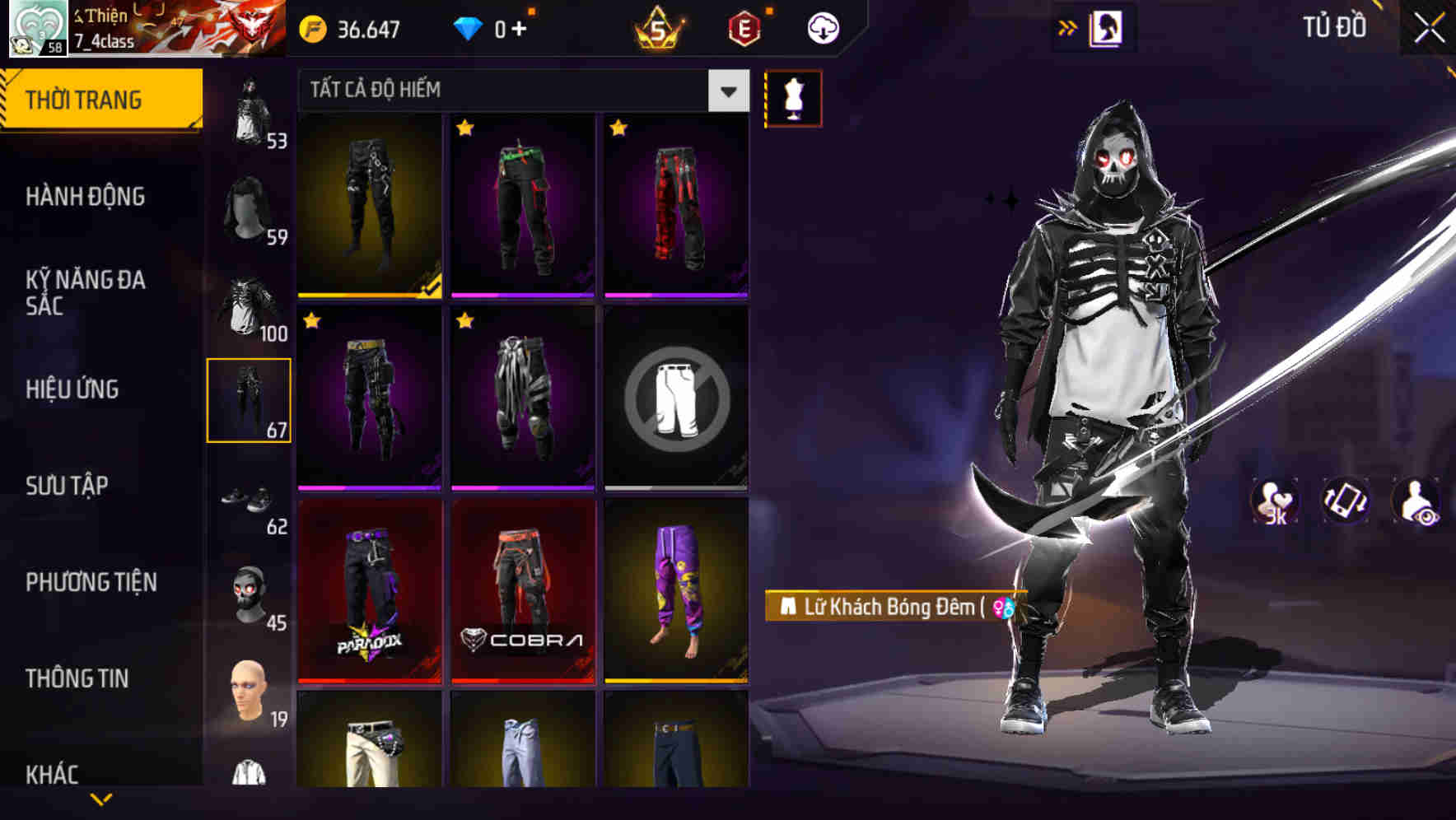Open the E badge event icon

pos(740,26)
